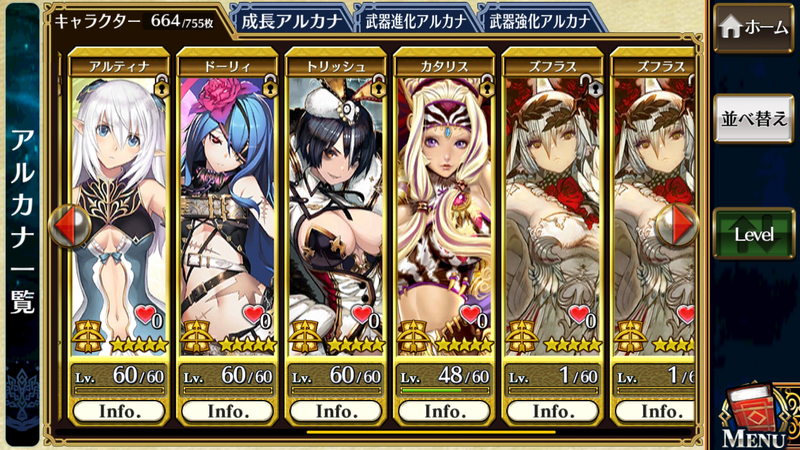This screenshot has height=450, width=800.
Task: Open the 並べ替え sort options
Action: (x=755, y=118)
